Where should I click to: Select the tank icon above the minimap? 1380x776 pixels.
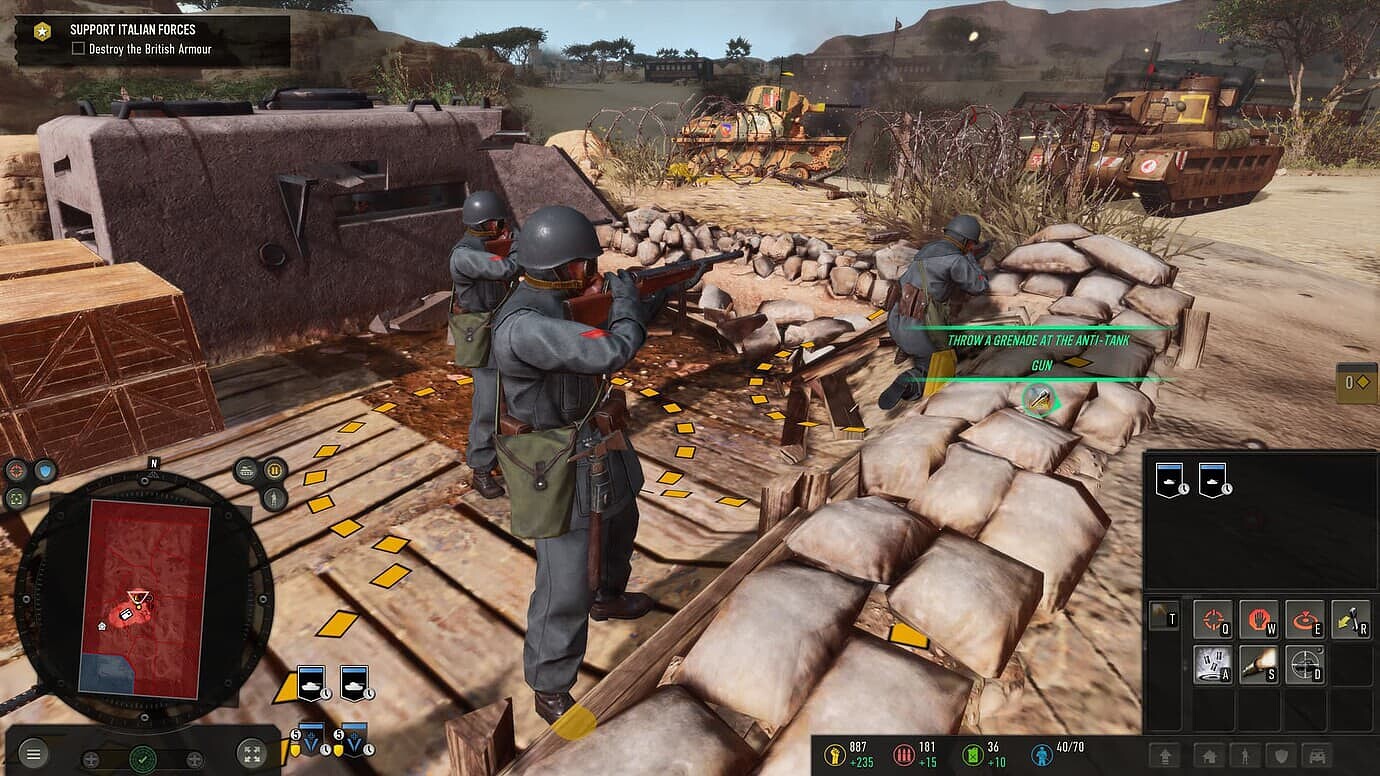[247, 470]
